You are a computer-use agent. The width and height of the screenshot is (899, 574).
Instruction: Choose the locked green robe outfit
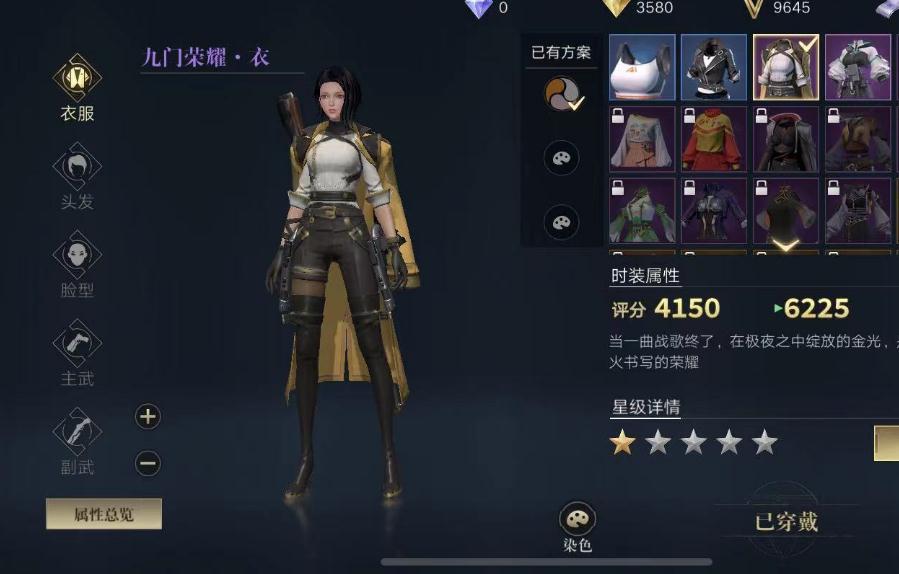(x=641, y=210)
